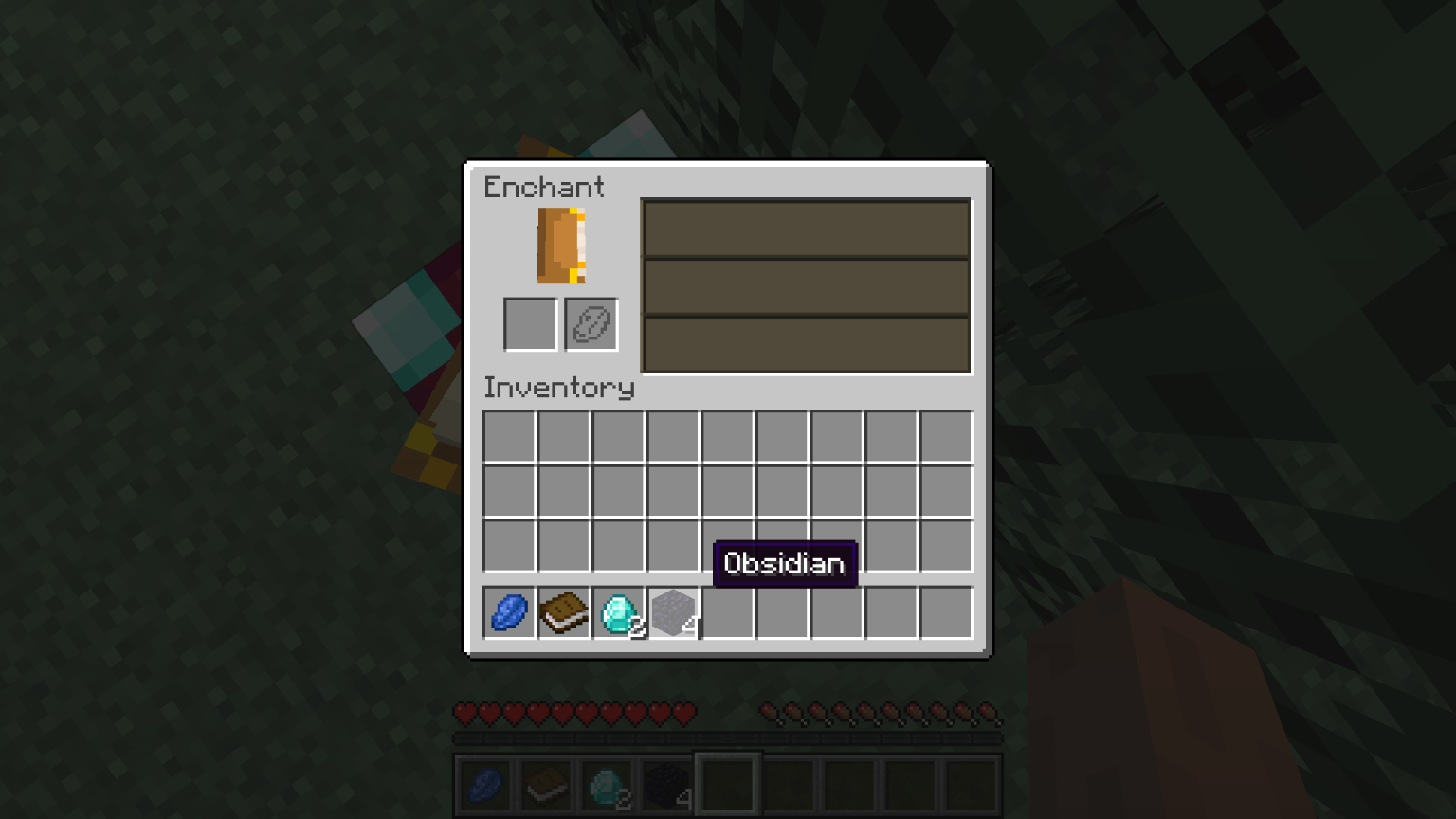Select the diamond in the bottom hotbar
The height and width of the screenshot is (819, 1456).
(607, 784)
